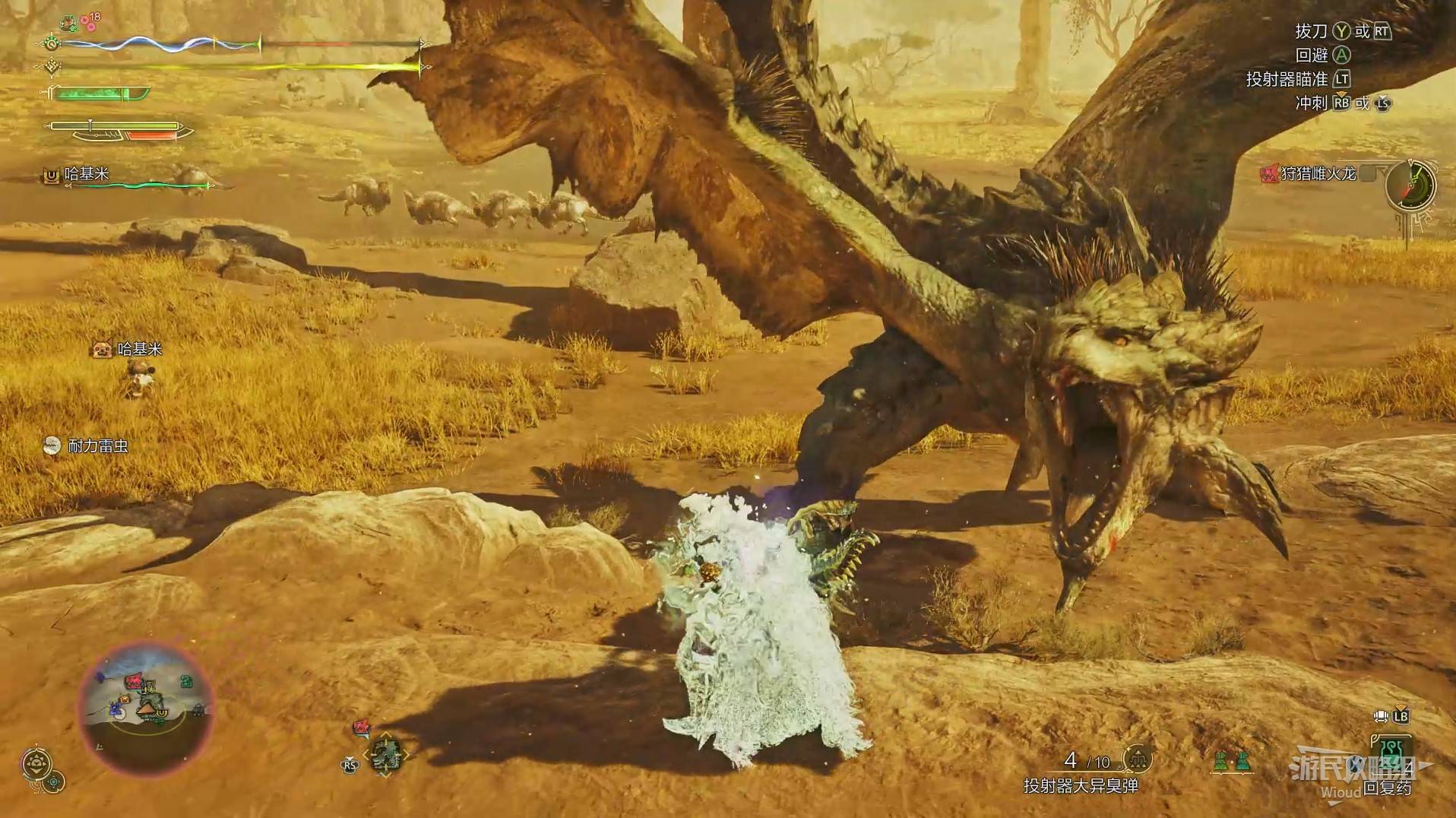The width and height of the screenshot is (1456, 818).
Task: Click the small teal dial beside the sun icon
Action: (55, 782)
